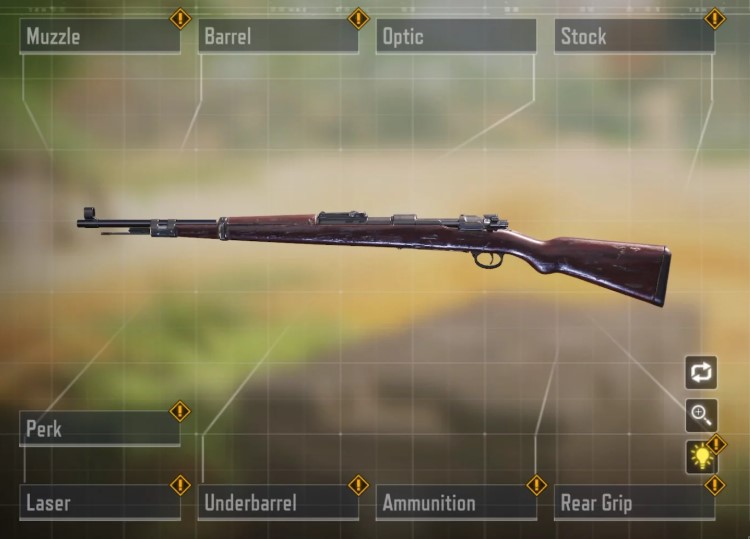This screenshot has height=539, width=750.
Task: Open the Muzzle attachment slot
Action: (x=99, y=37)
